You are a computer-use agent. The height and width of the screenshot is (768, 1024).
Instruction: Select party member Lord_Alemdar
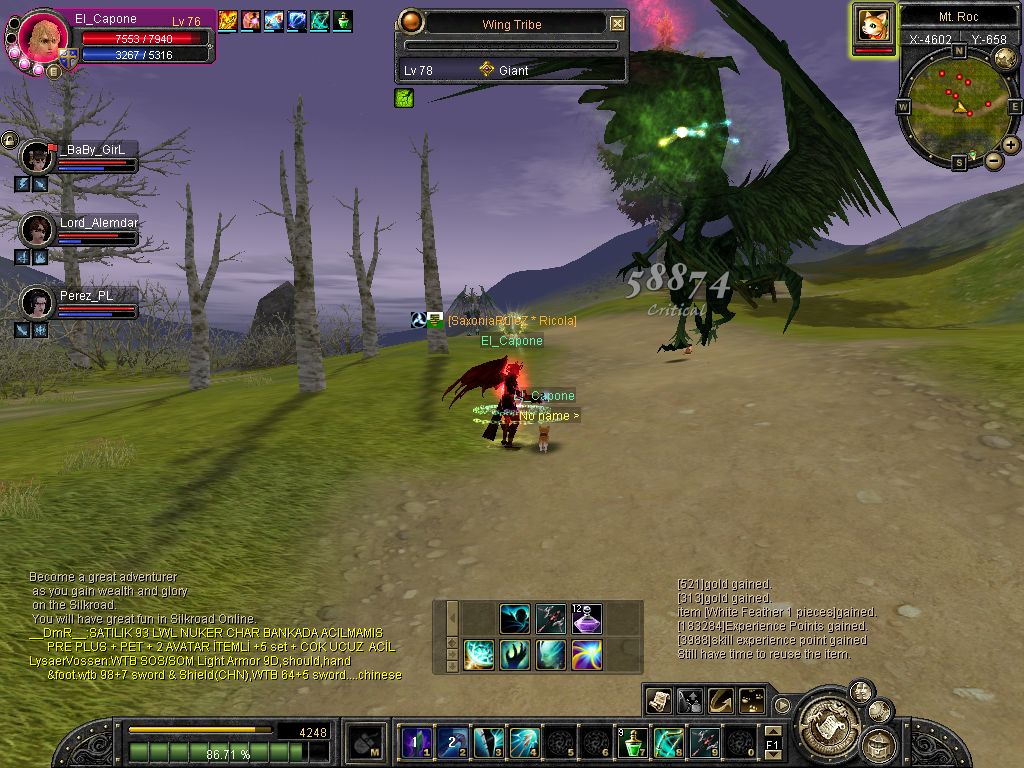38,230
